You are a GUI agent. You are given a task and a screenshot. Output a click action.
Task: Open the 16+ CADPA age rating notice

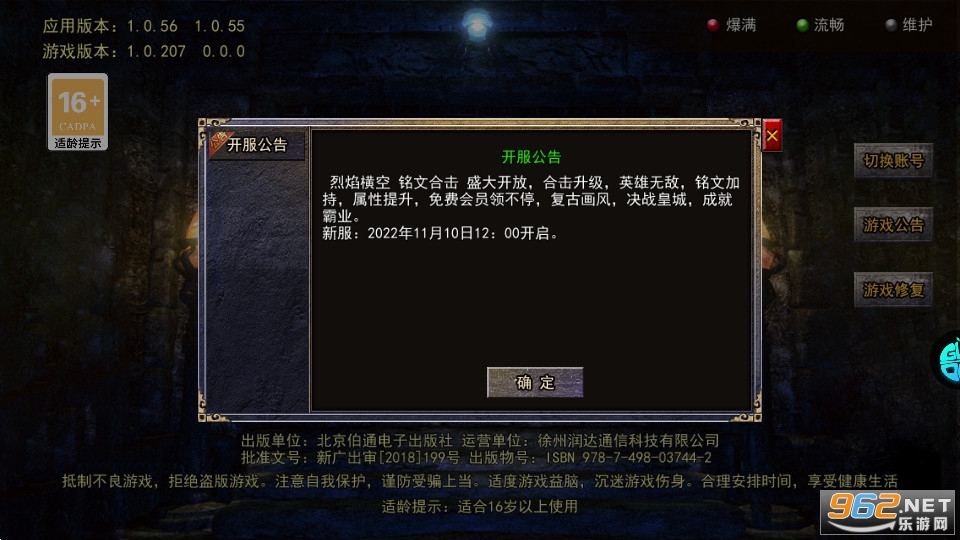point(78,111)
